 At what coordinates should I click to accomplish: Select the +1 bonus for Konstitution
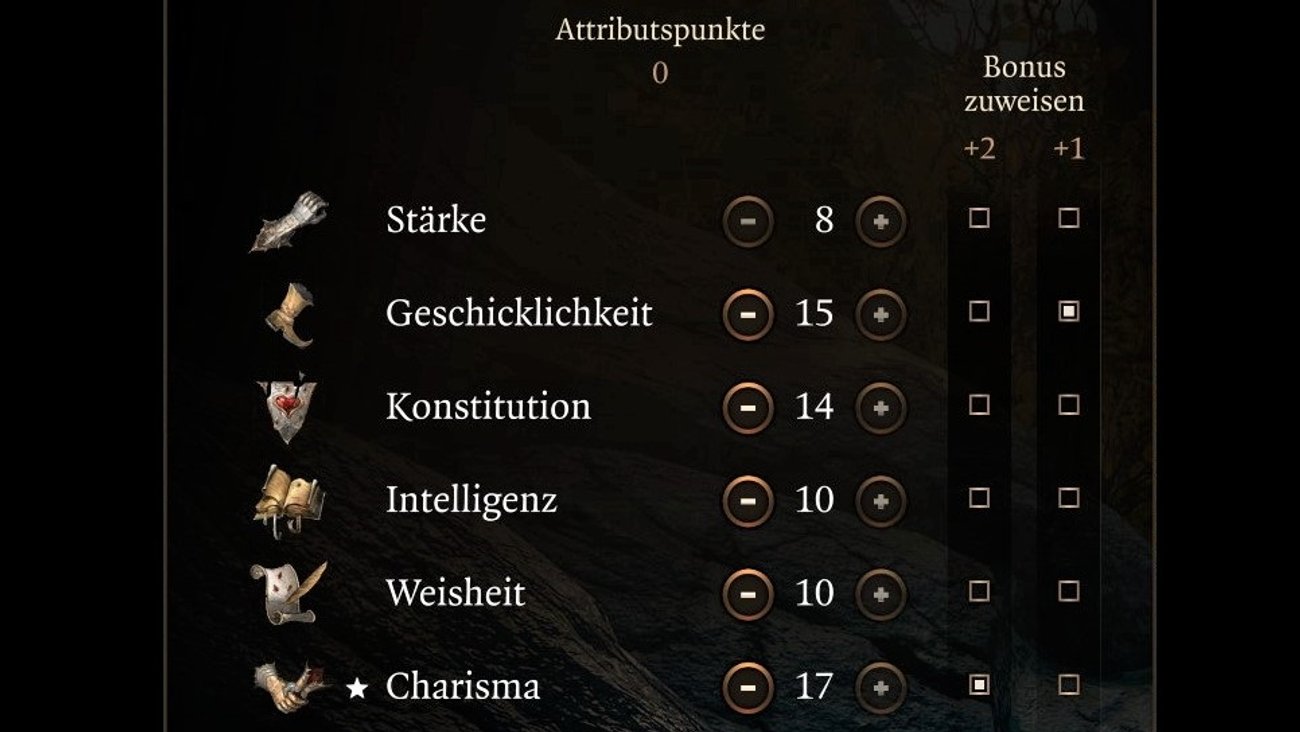[x=1068, y=405]
